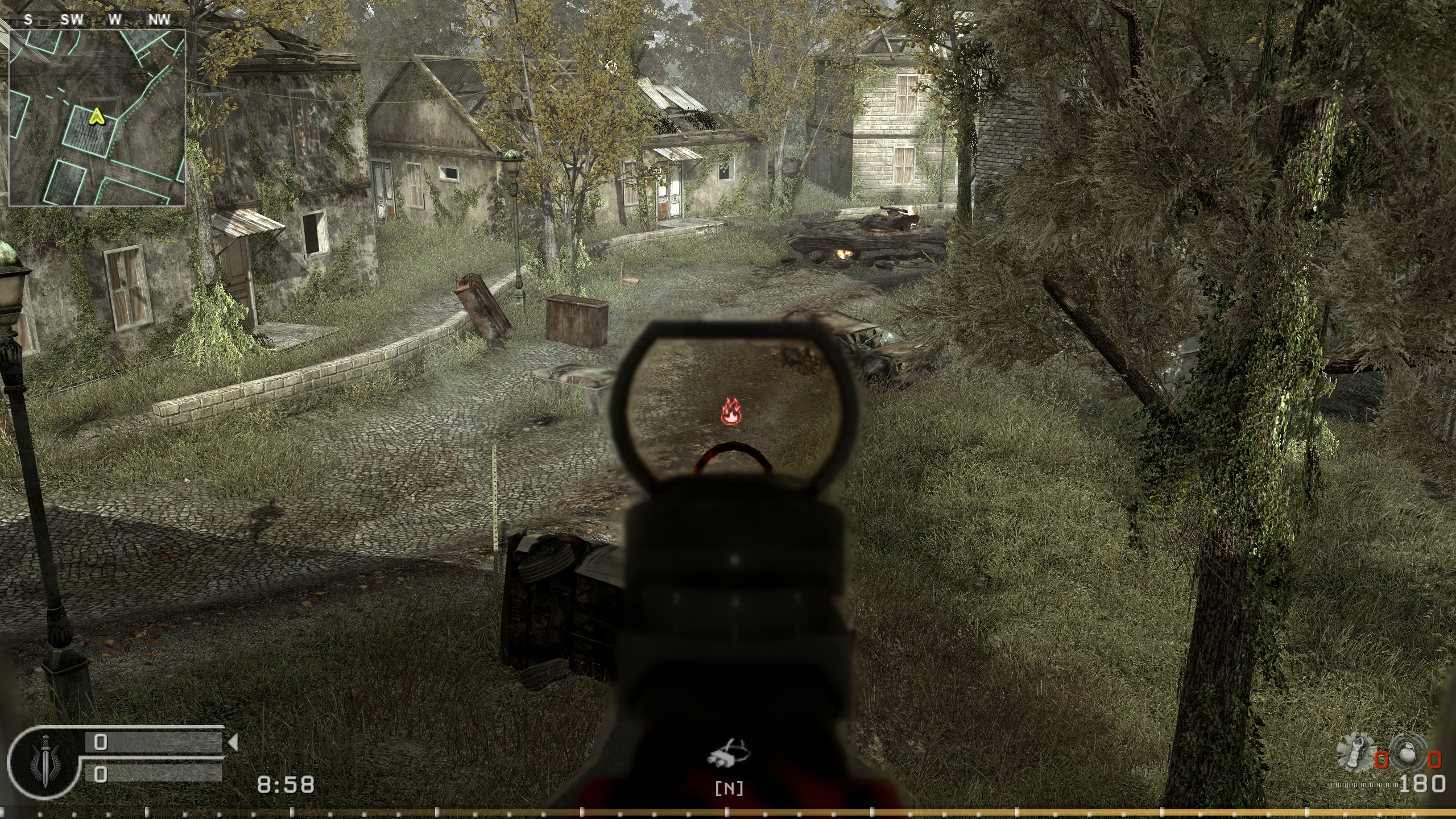
Task: Click the red grenade count number zero
Action: [x=1381, y=760]
